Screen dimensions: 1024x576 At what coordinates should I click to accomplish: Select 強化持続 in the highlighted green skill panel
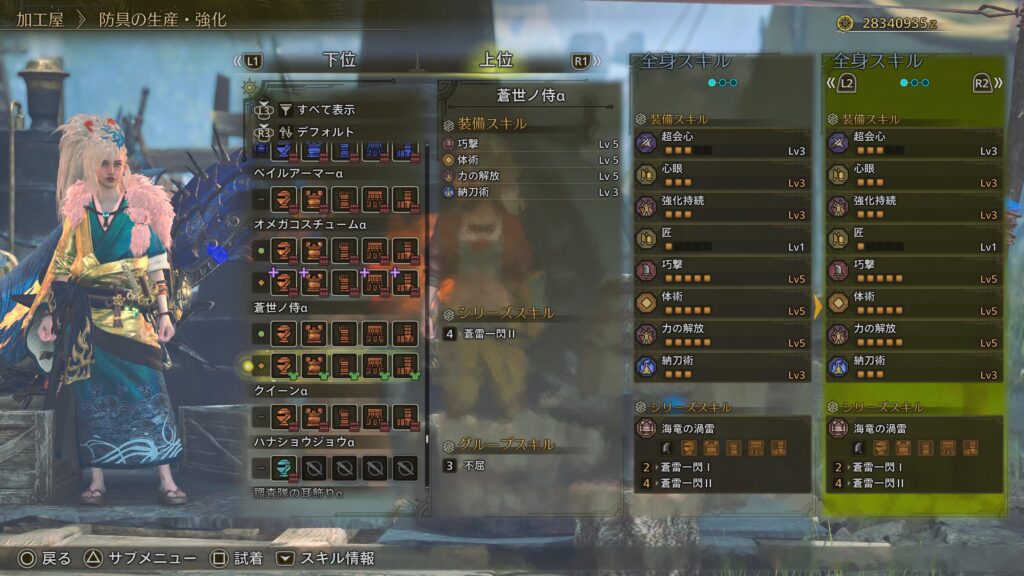pos(913,207)
